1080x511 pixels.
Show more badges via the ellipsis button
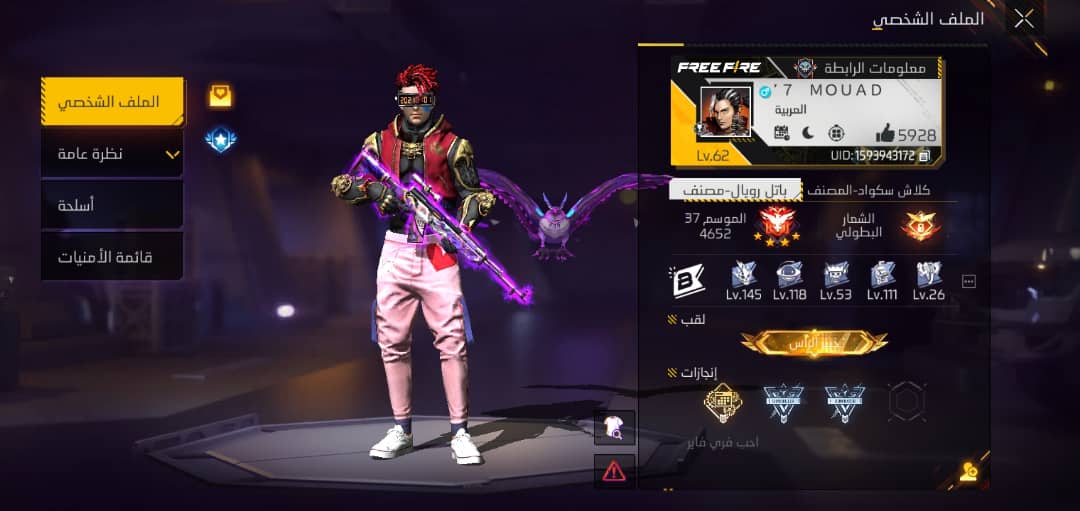click(x=968, y=282)
